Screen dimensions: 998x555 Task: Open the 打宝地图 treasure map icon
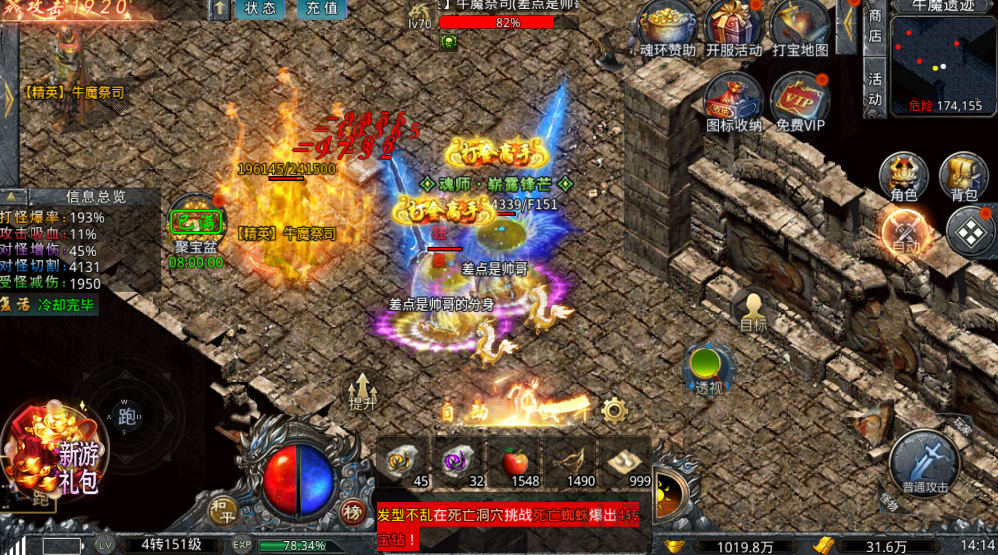pos(800,26)
